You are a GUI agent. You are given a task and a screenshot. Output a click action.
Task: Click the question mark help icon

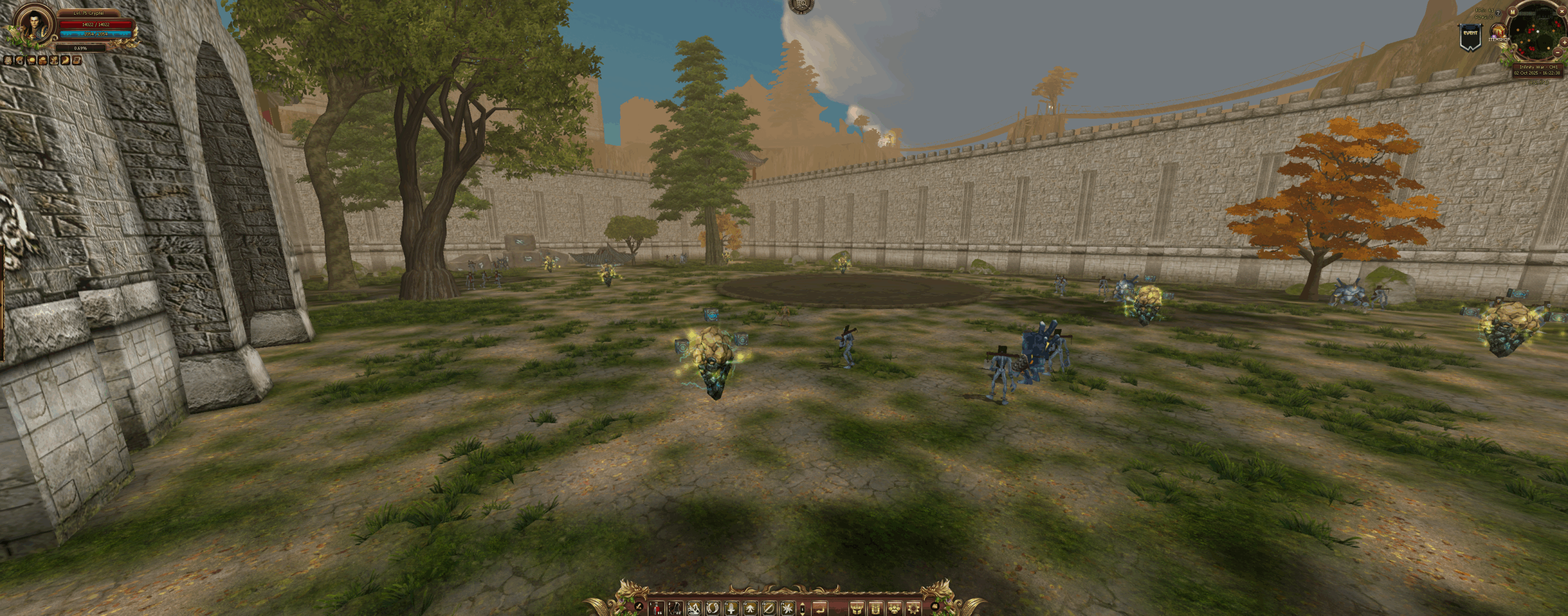coord(1498,13)
